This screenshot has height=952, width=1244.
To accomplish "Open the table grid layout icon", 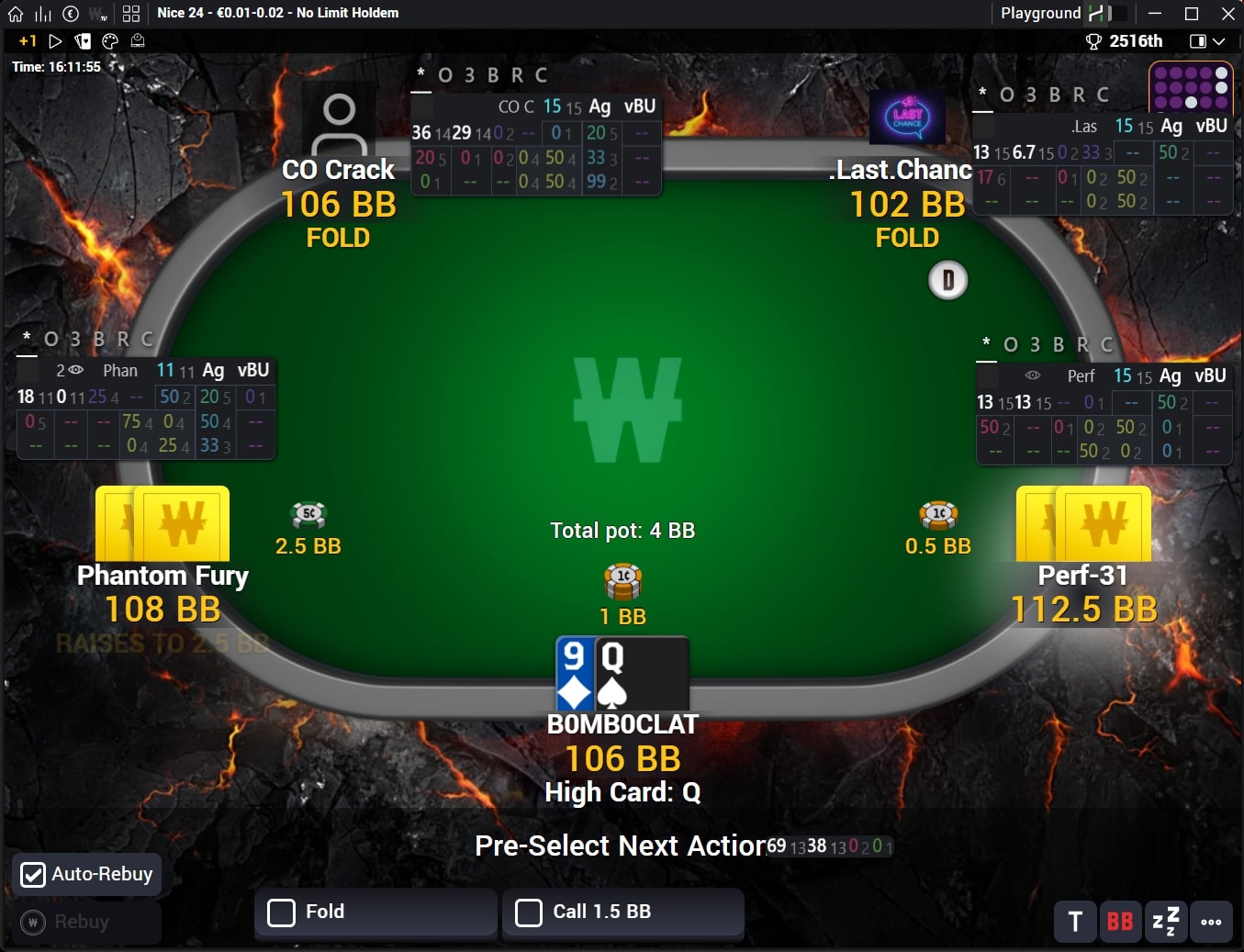I will click(x=129, y=13).
